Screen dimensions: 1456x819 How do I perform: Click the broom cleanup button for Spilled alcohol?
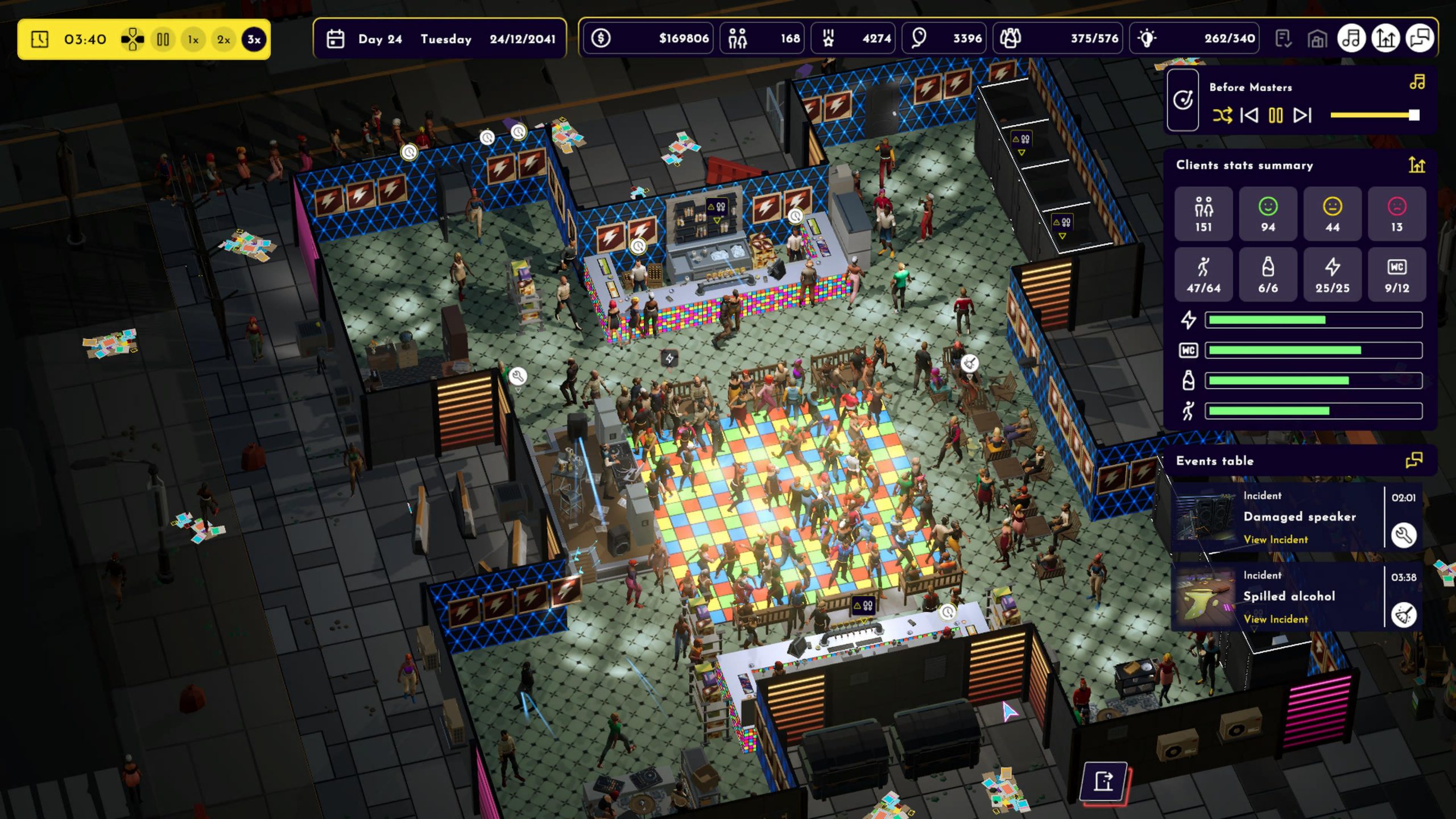coord(1403,615)
